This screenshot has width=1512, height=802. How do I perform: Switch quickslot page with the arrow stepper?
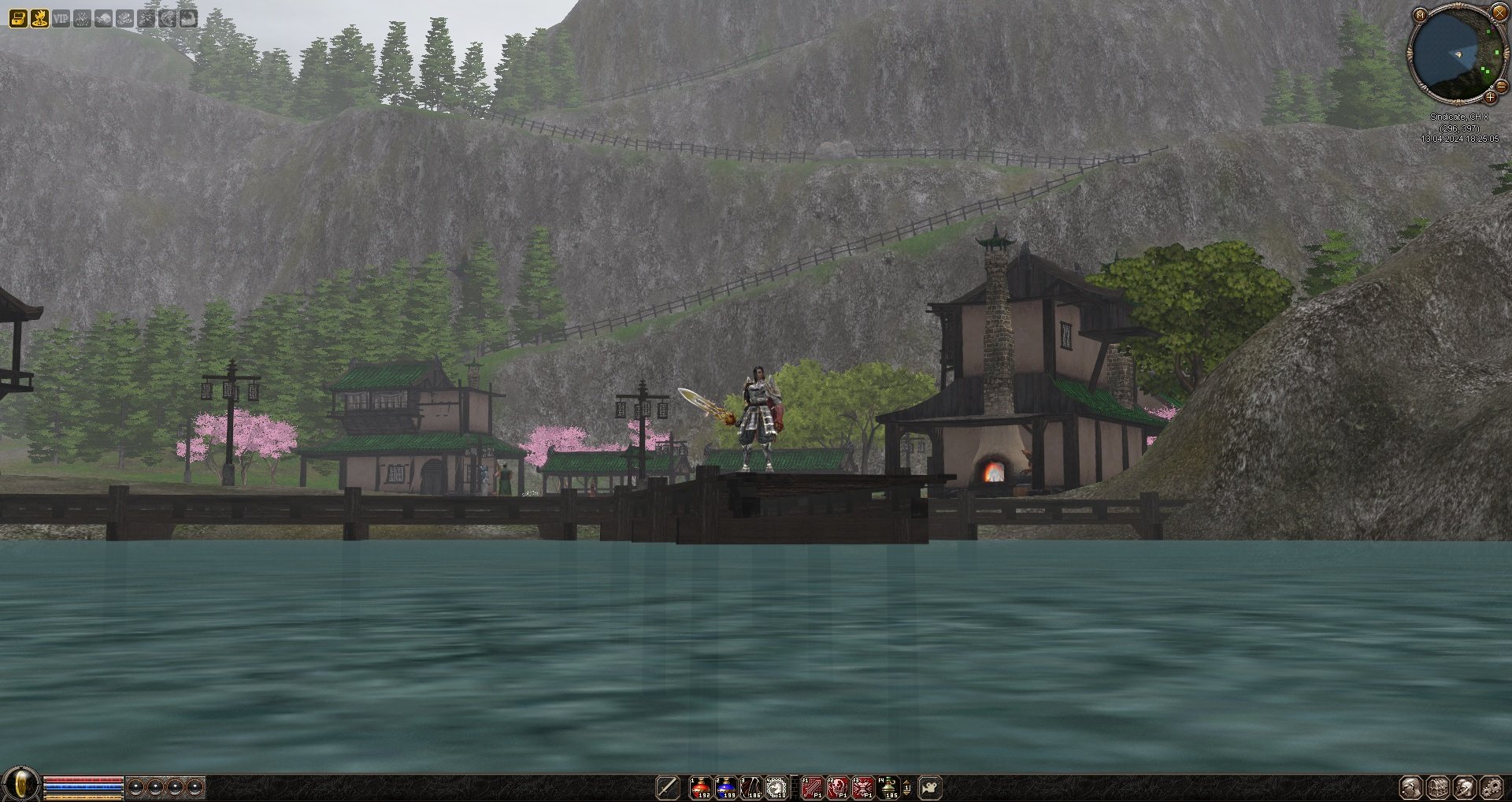907,787
